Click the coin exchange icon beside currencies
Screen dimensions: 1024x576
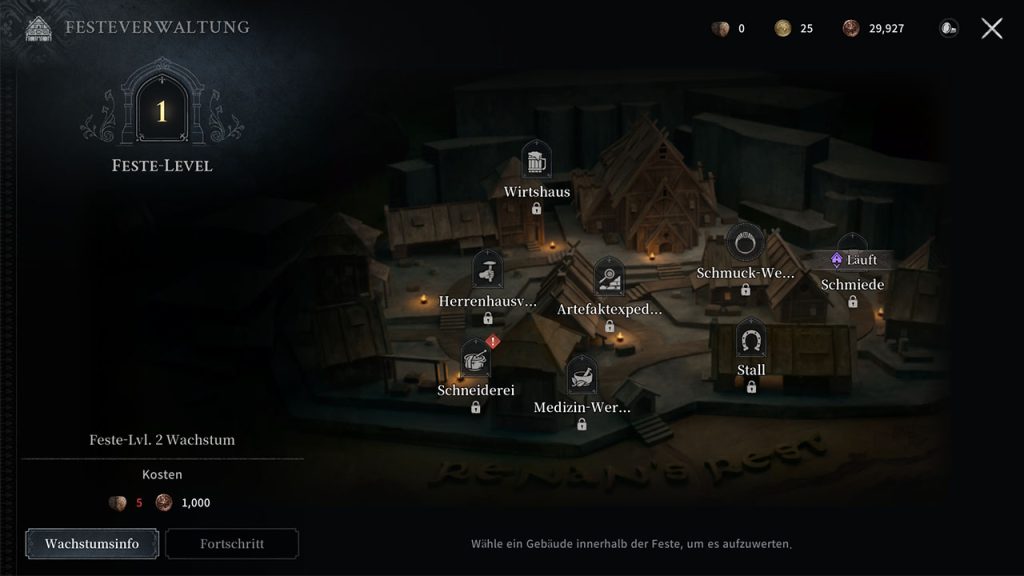947,28
